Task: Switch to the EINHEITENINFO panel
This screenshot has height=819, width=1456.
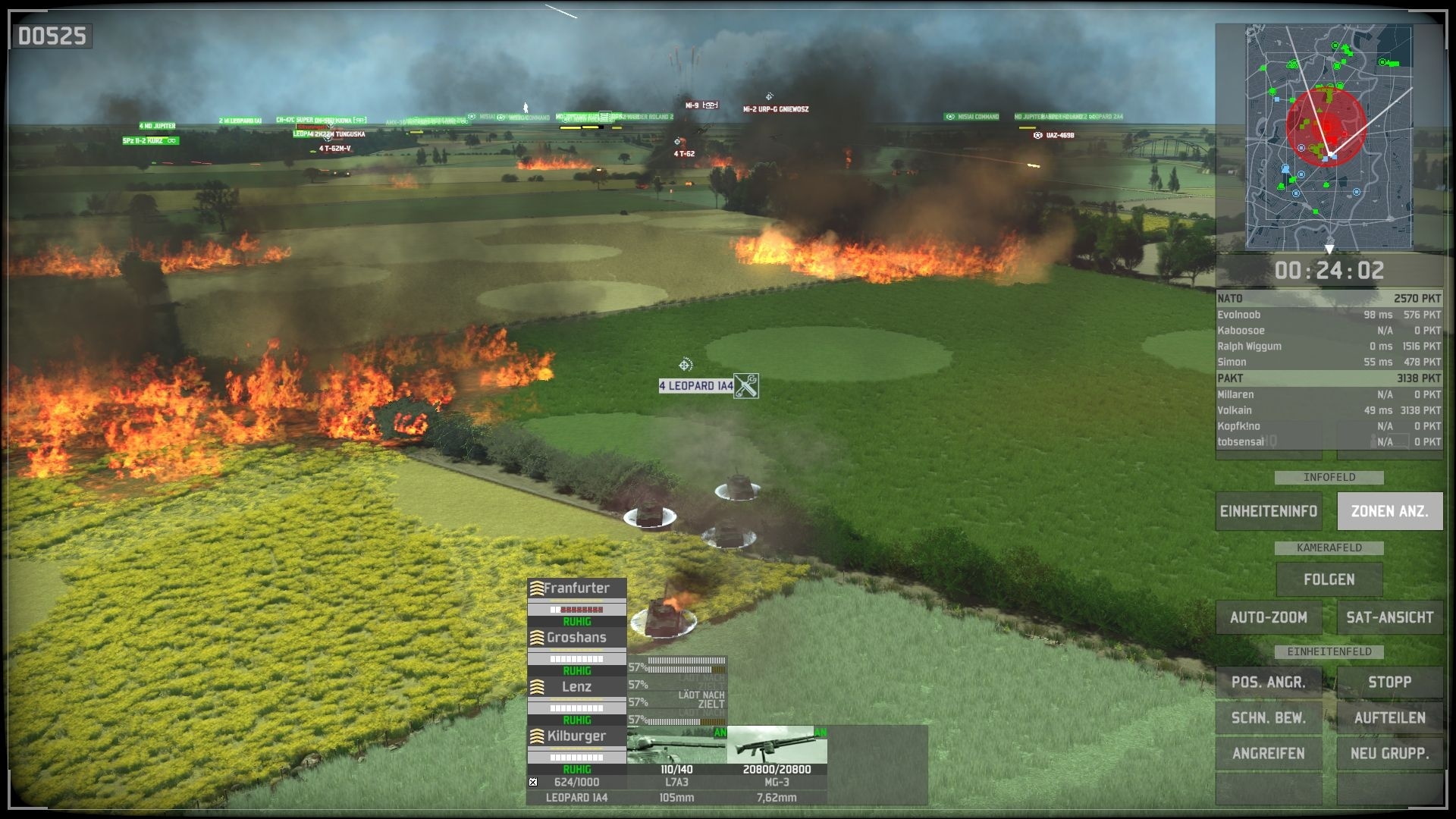Action: pos(1269,510)
